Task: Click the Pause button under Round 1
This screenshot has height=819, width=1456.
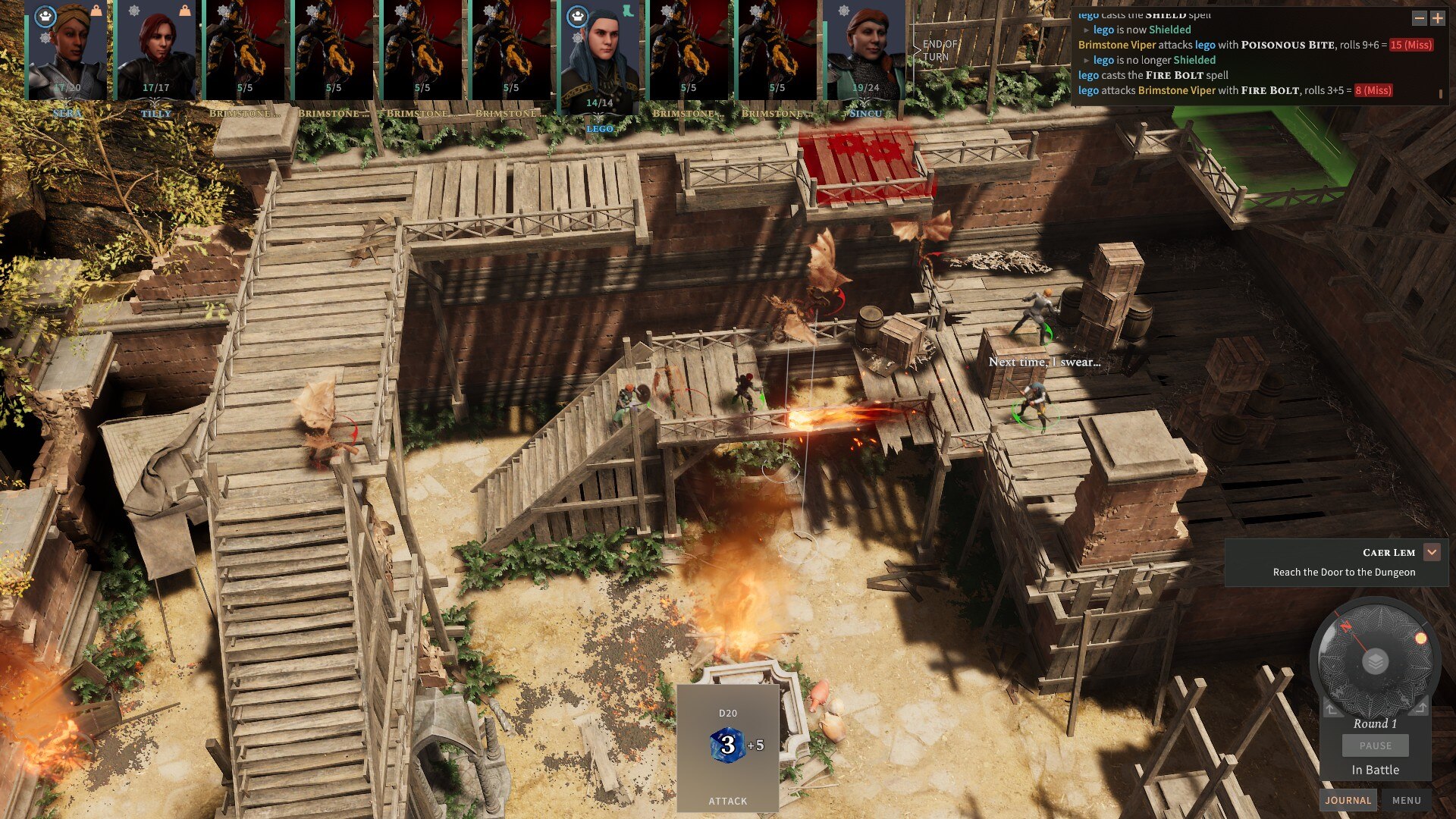Action: (1375, 745)
